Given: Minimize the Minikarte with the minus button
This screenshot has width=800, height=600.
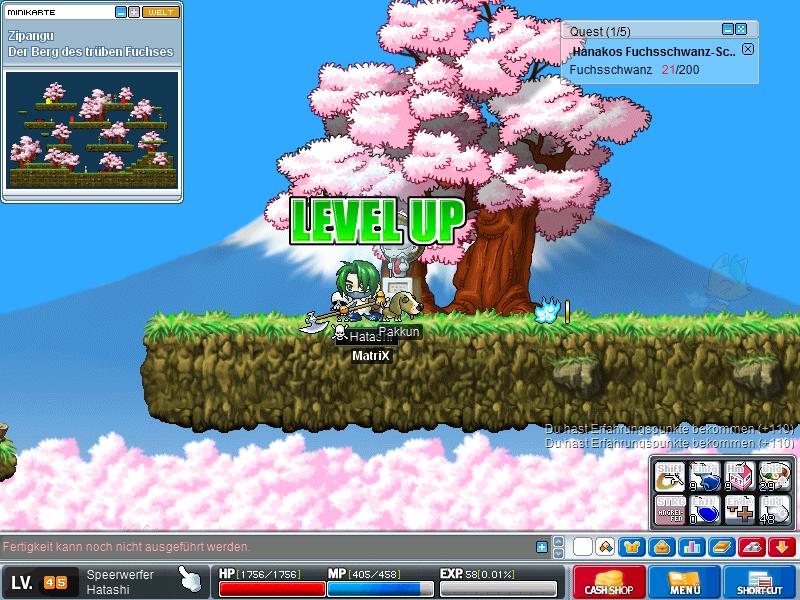Looking at the screenshot, I should tap(121, 12).
